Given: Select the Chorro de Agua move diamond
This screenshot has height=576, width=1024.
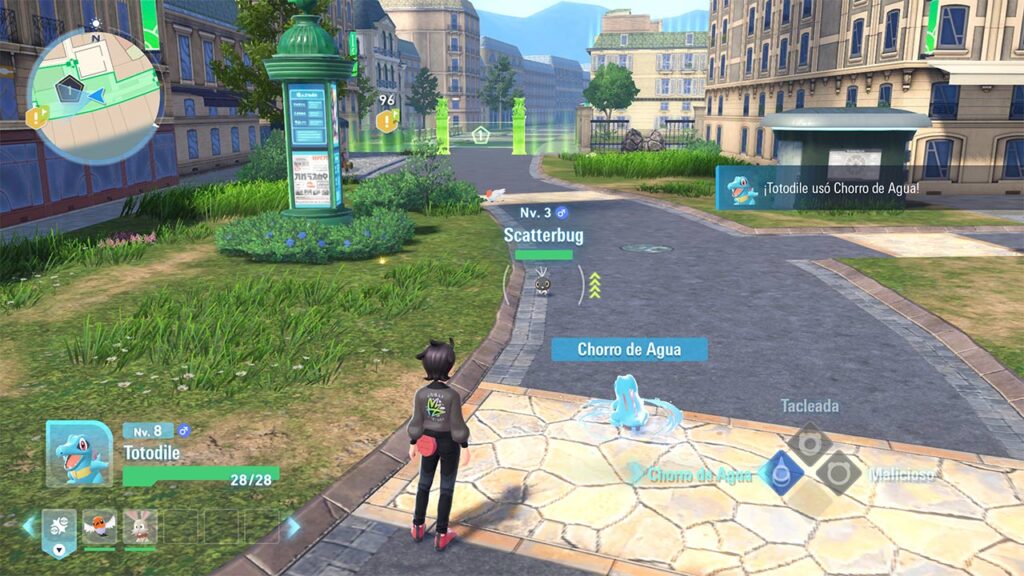Looking at the screenshot, I should pyautogui.click(x=782, y=472).
